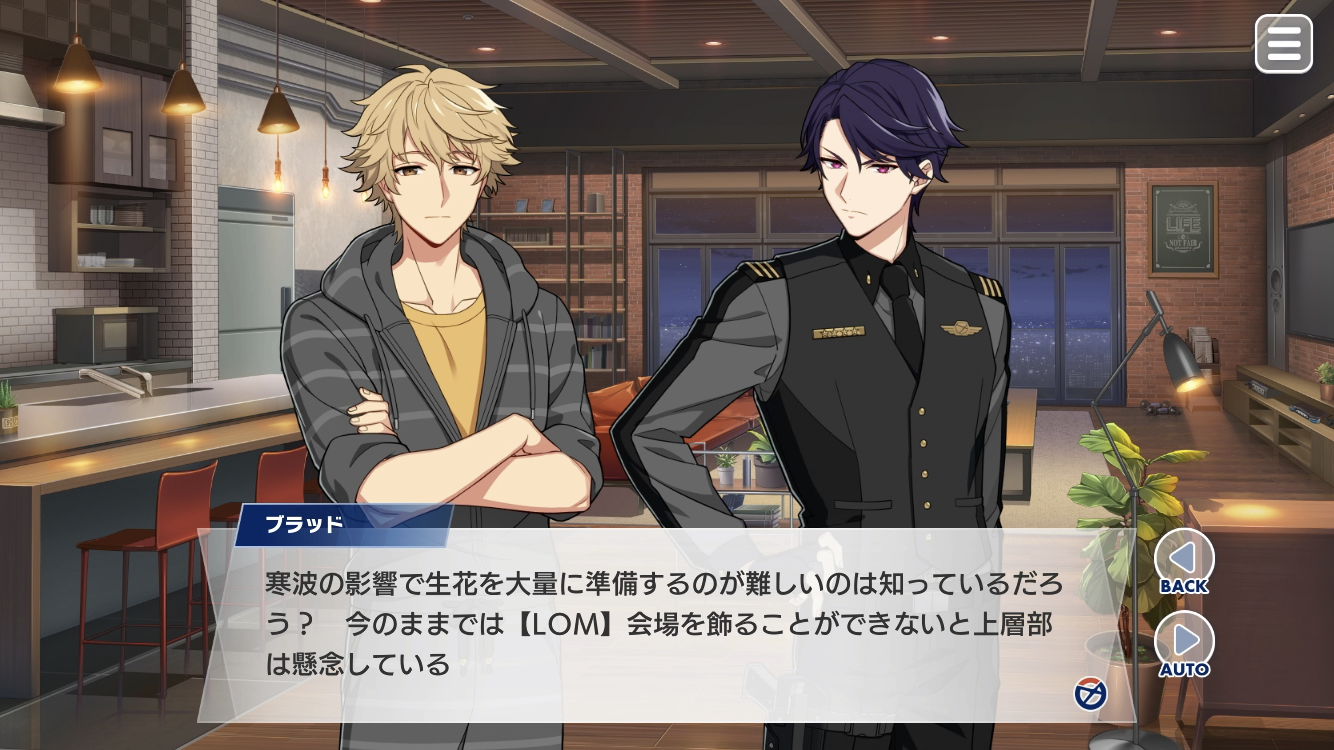The width and height of the screenshot is (1334, 750).
Task: Go back with the BACK button
Action: point(1184,560)
